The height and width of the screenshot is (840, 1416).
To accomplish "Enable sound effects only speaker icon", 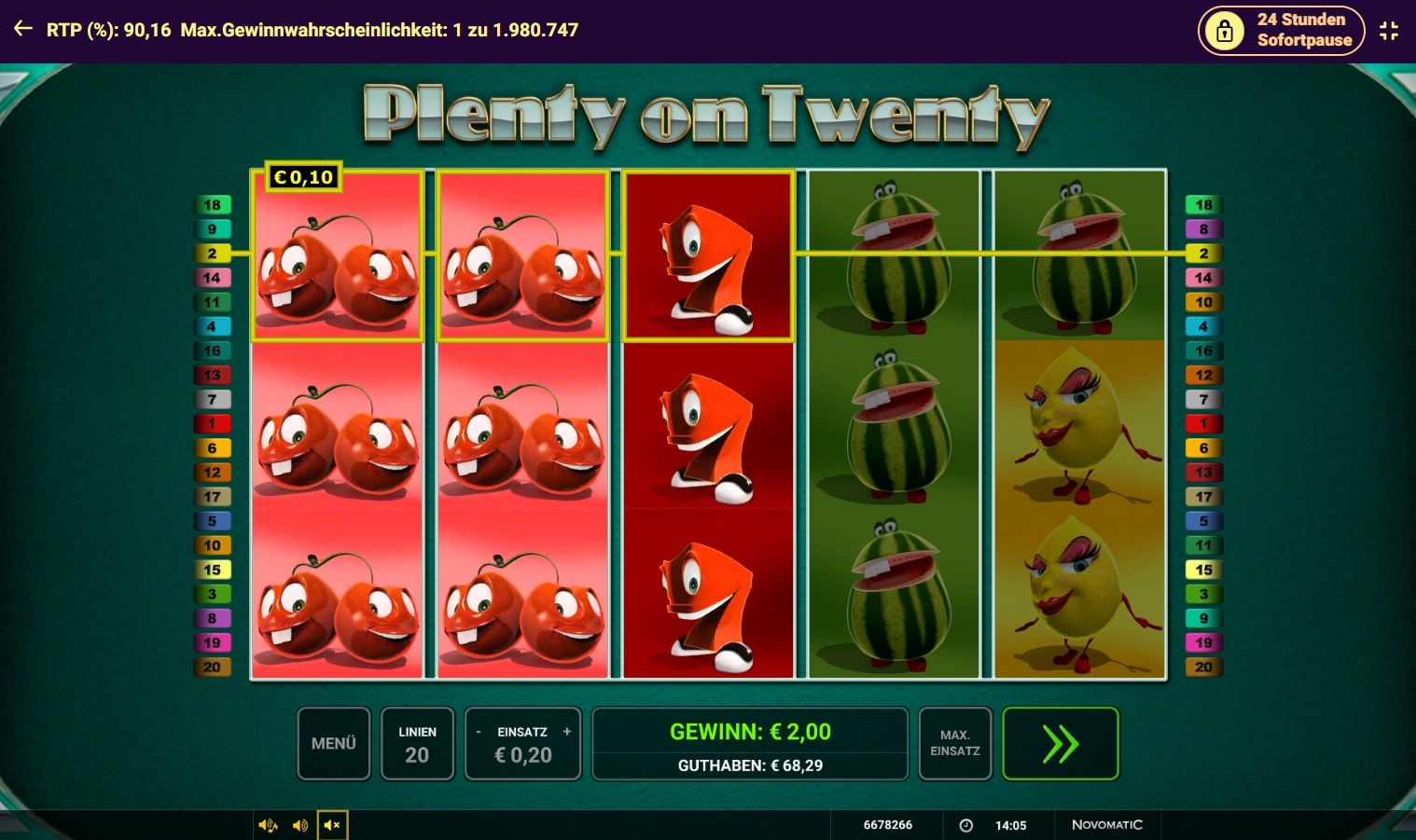I will (300, 825).
